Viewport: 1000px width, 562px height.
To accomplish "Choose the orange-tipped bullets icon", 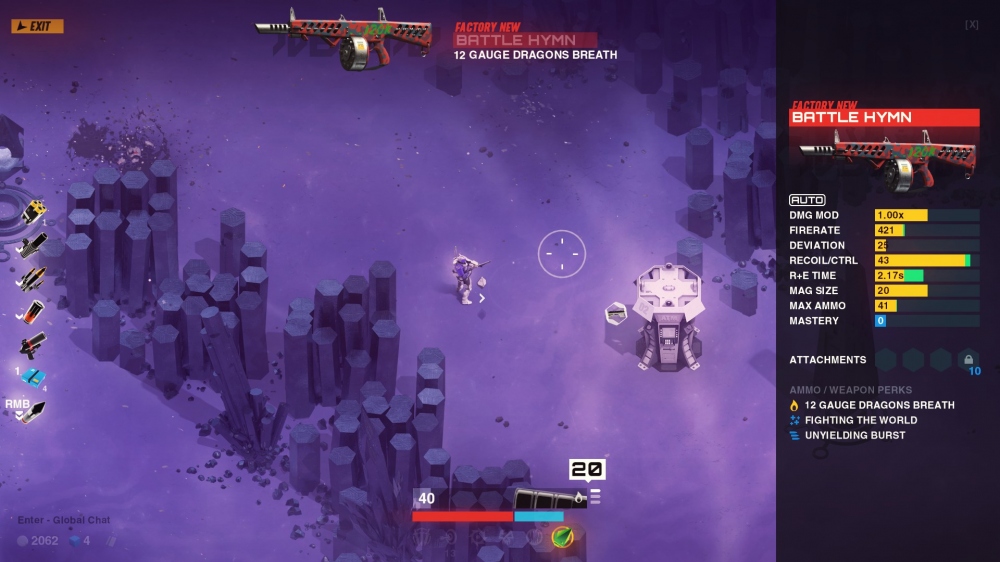I will pyautogui.click(x=32, y=278).
